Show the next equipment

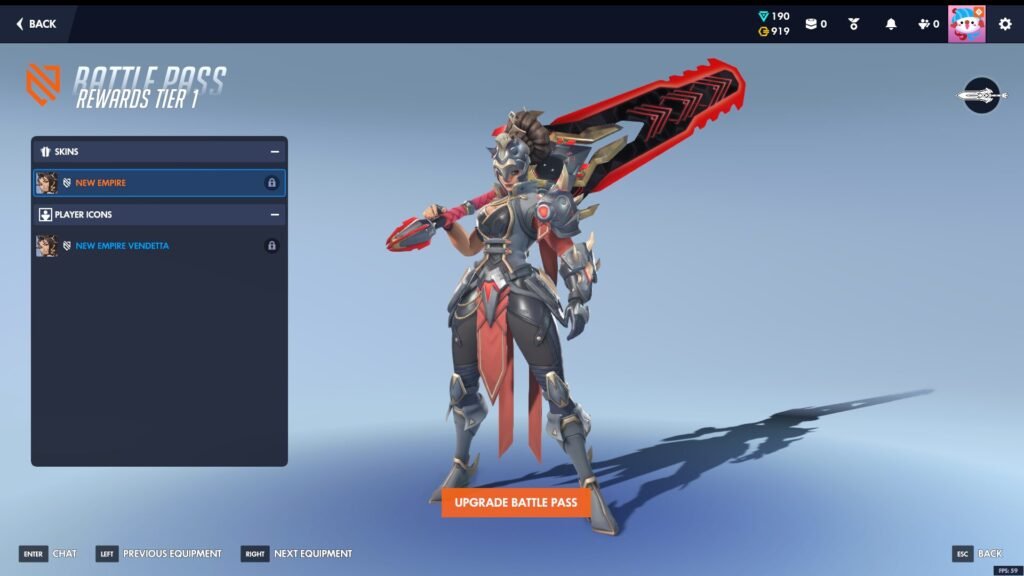[297, 554]
